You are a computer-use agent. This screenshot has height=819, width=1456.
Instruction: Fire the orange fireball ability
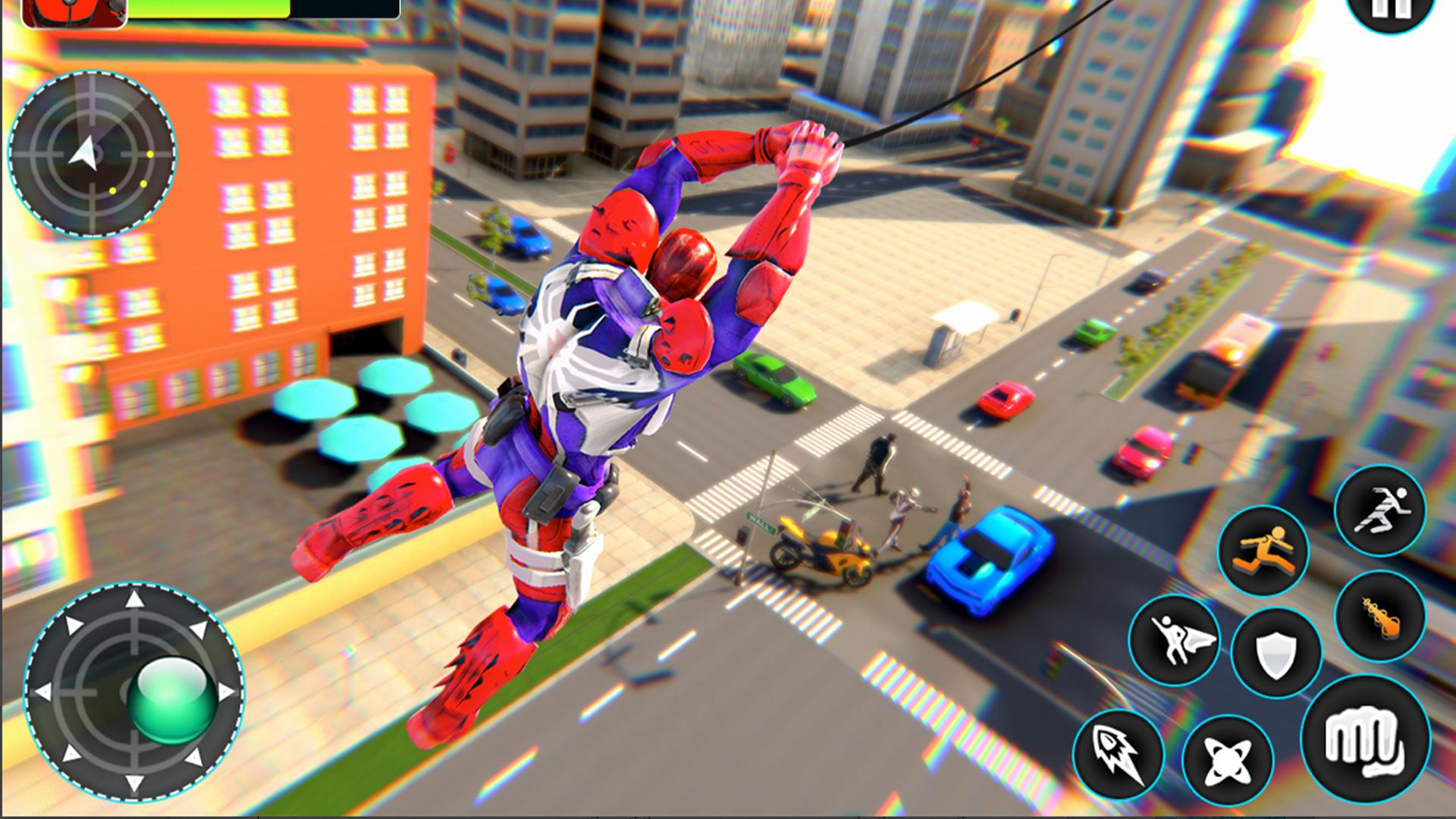(1379, 616)
